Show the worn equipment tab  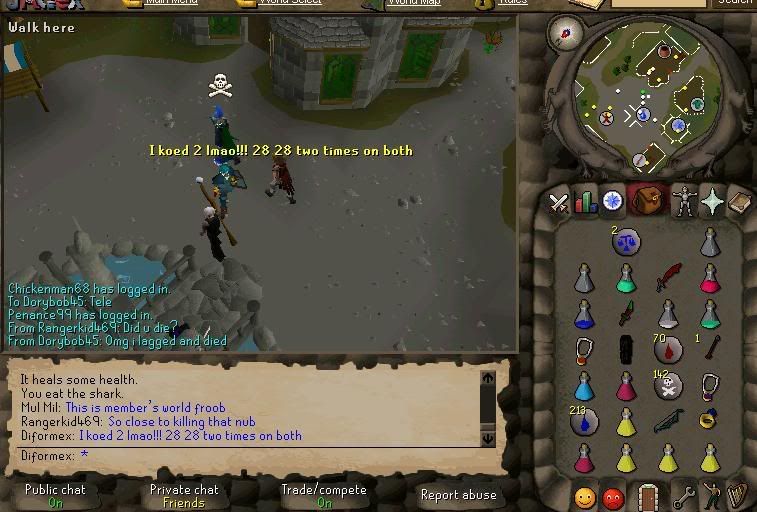684,201
